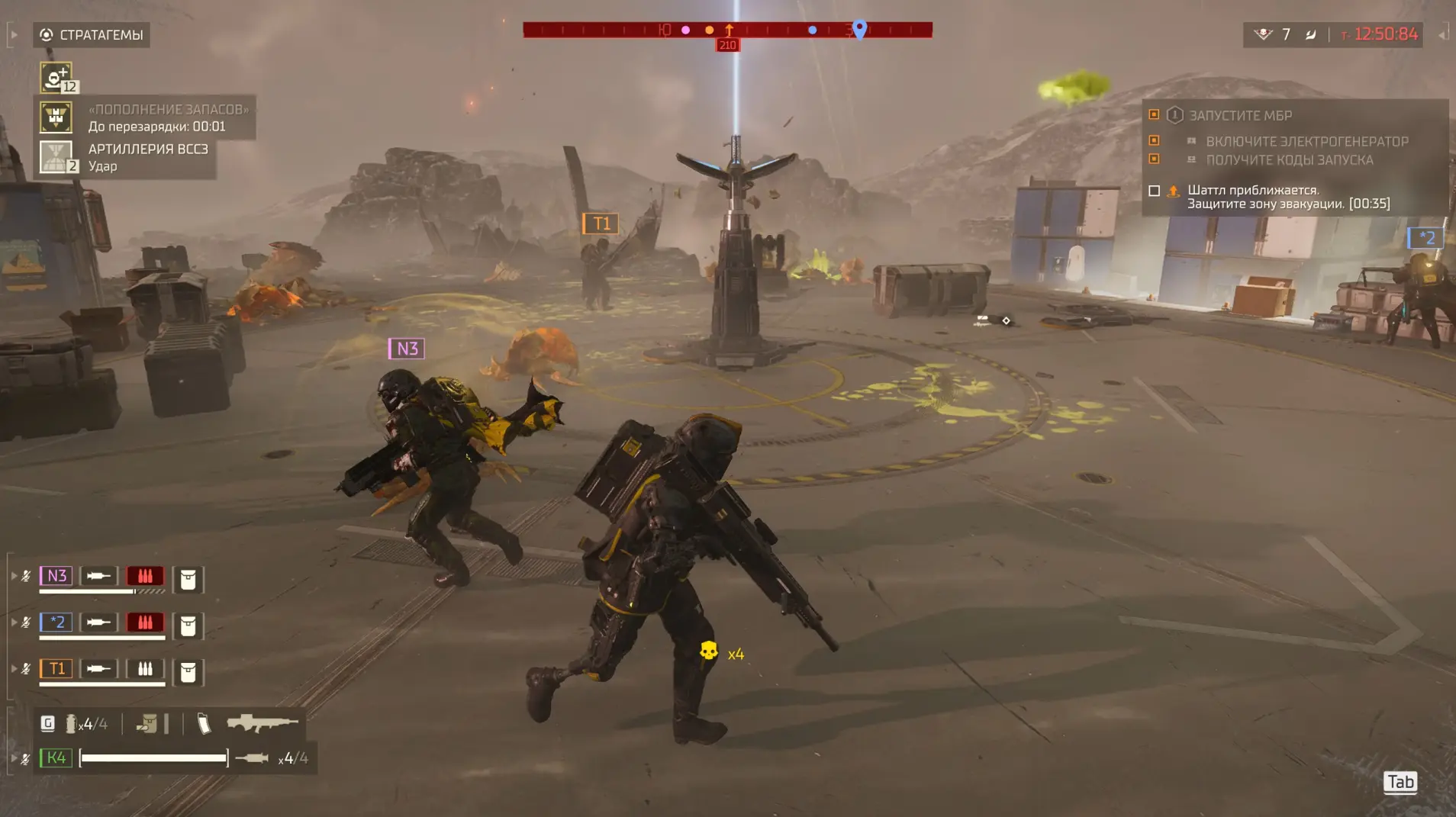Image resolution: width=1456 pixels, height=817 pixels.
Task: Select squad member *2 tag
Action: click(x=56, y=622)
